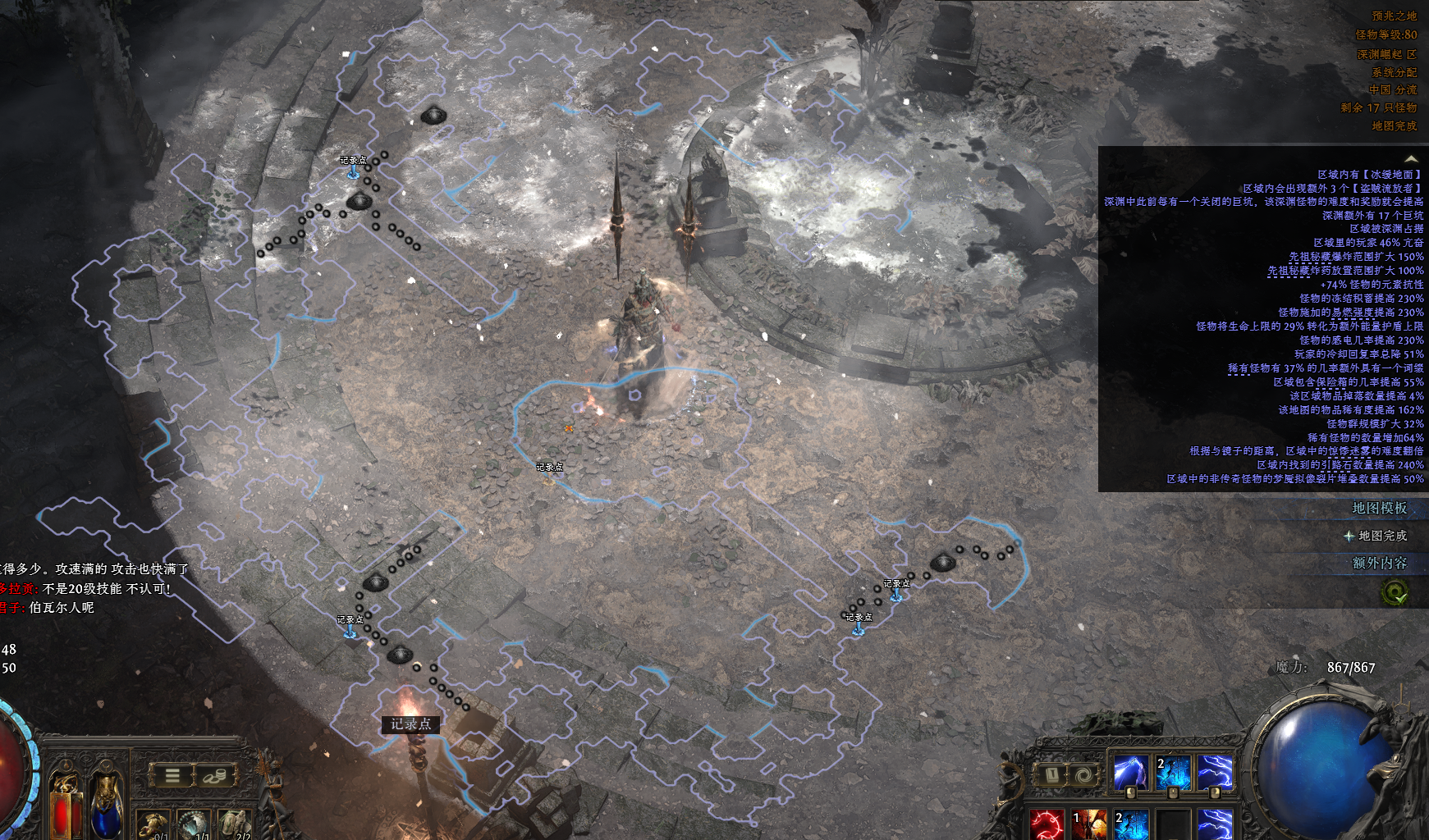Click the swirl portal icon button
The image size is (1429, 840).
coord(1083,774)
